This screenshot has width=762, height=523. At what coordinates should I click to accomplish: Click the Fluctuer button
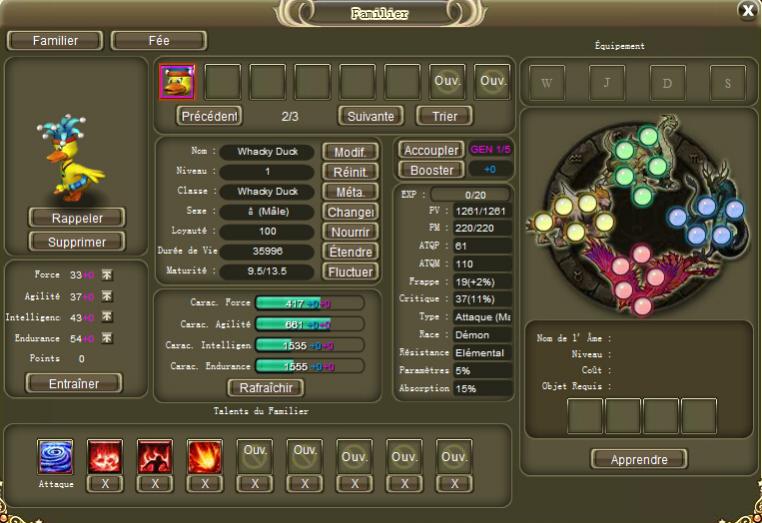(x=349, y=272)
